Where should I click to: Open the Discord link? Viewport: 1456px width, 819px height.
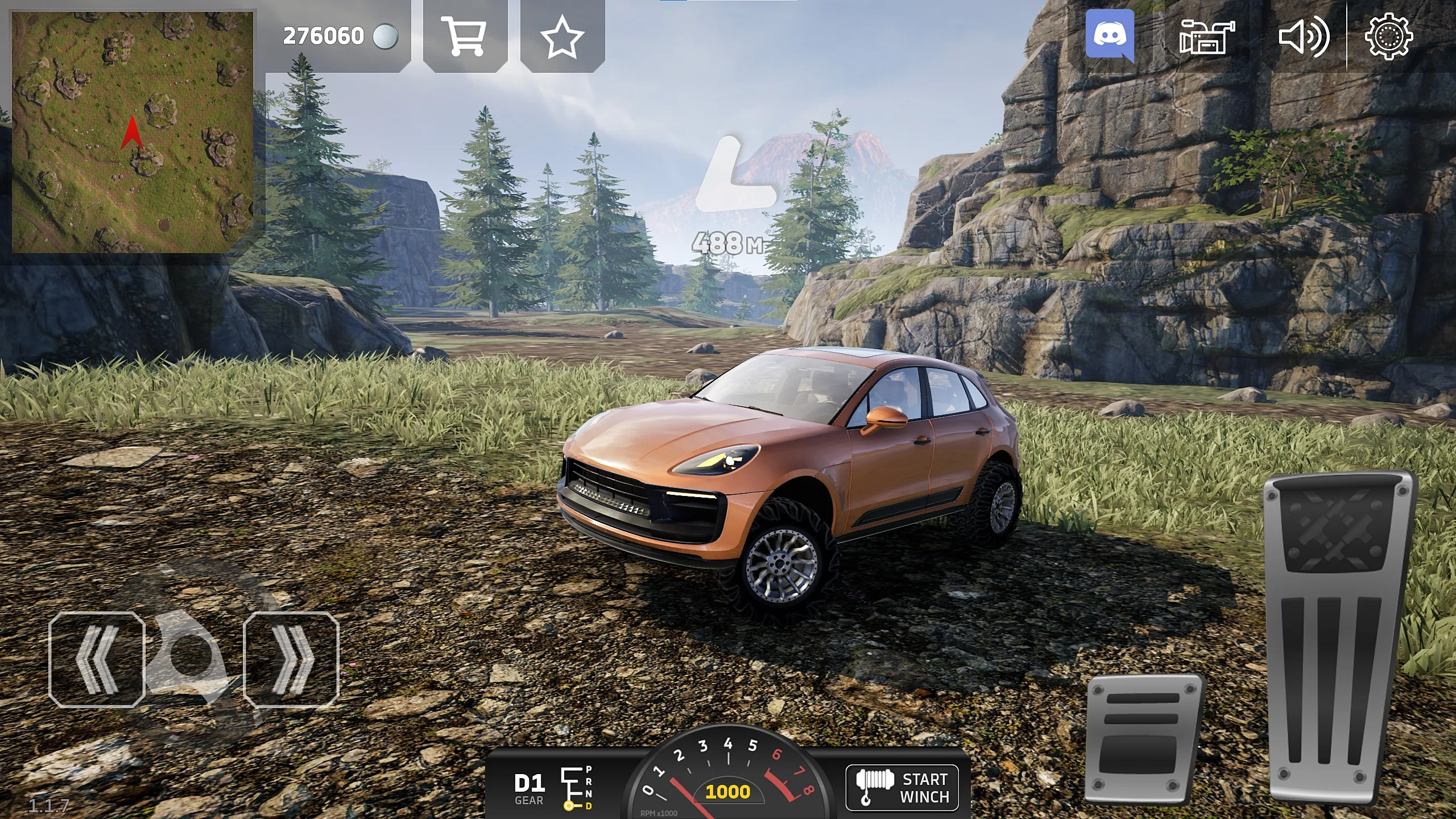tap(1109, 36)
